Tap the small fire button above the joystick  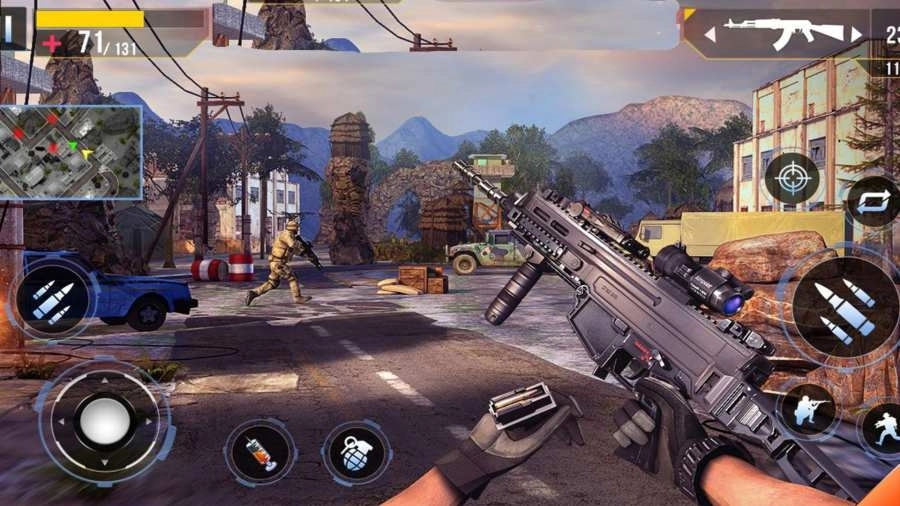pos(52,299)
